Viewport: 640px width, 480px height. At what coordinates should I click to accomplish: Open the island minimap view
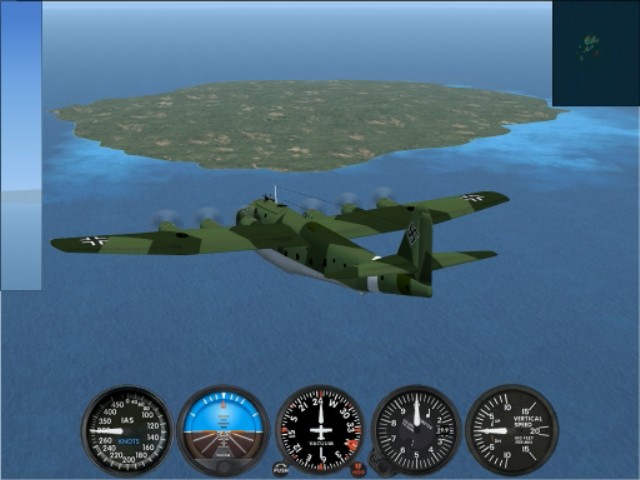point(595,53)
